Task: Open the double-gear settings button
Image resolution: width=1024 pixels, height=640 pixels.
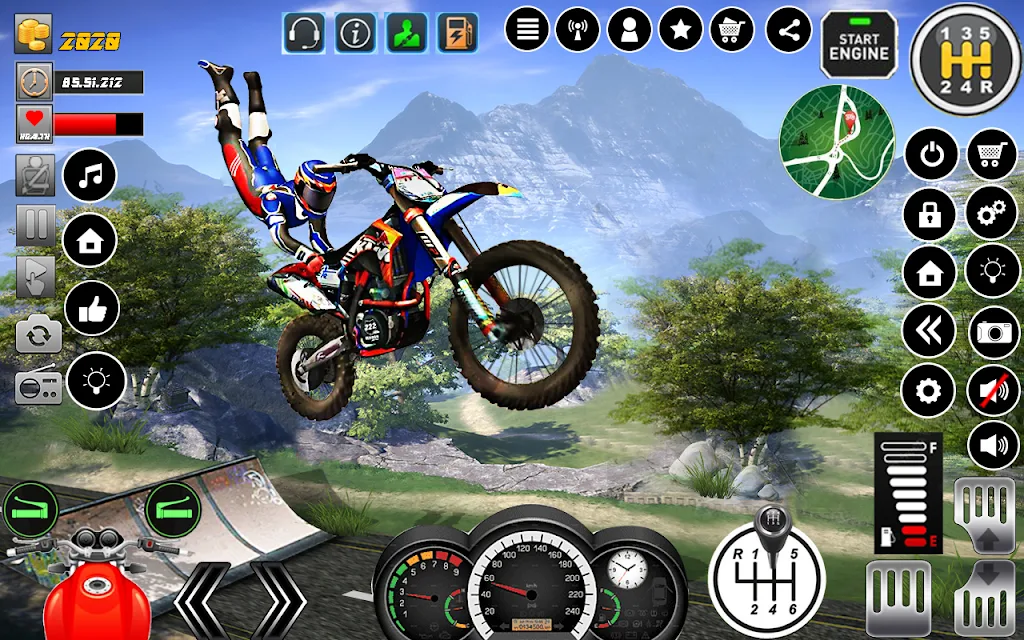Action: (992, 214)
